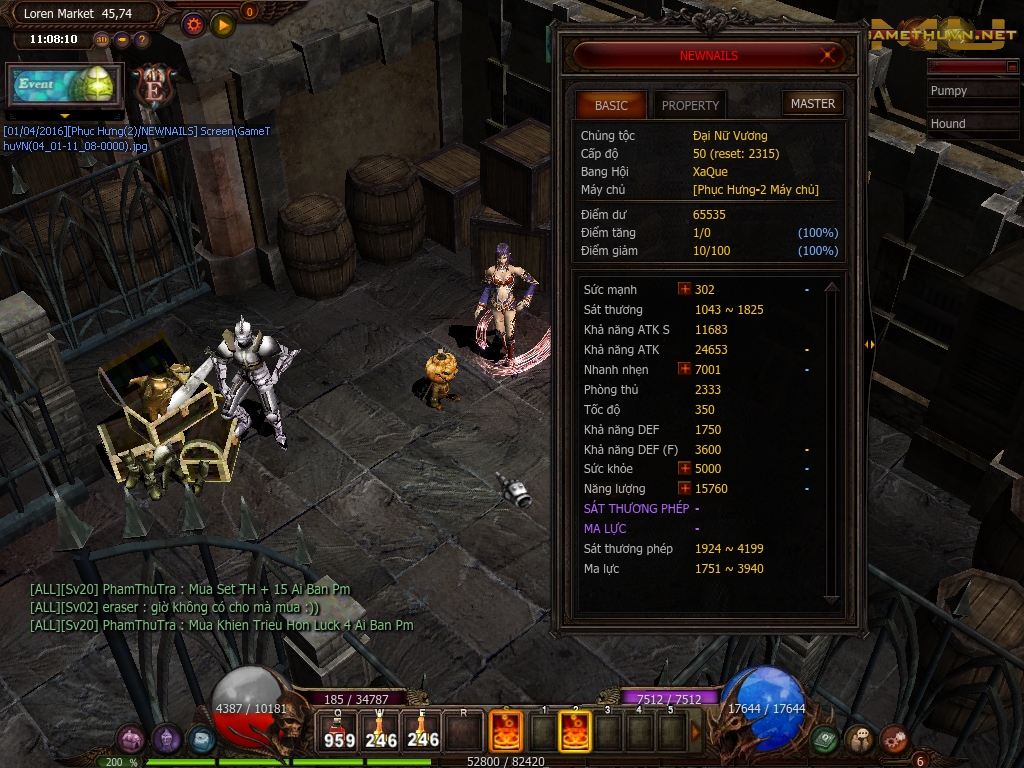The width and height of the screenshot is (1024, 768).
Task: Close the NEWNAILS character window
Action: point(827,56)
